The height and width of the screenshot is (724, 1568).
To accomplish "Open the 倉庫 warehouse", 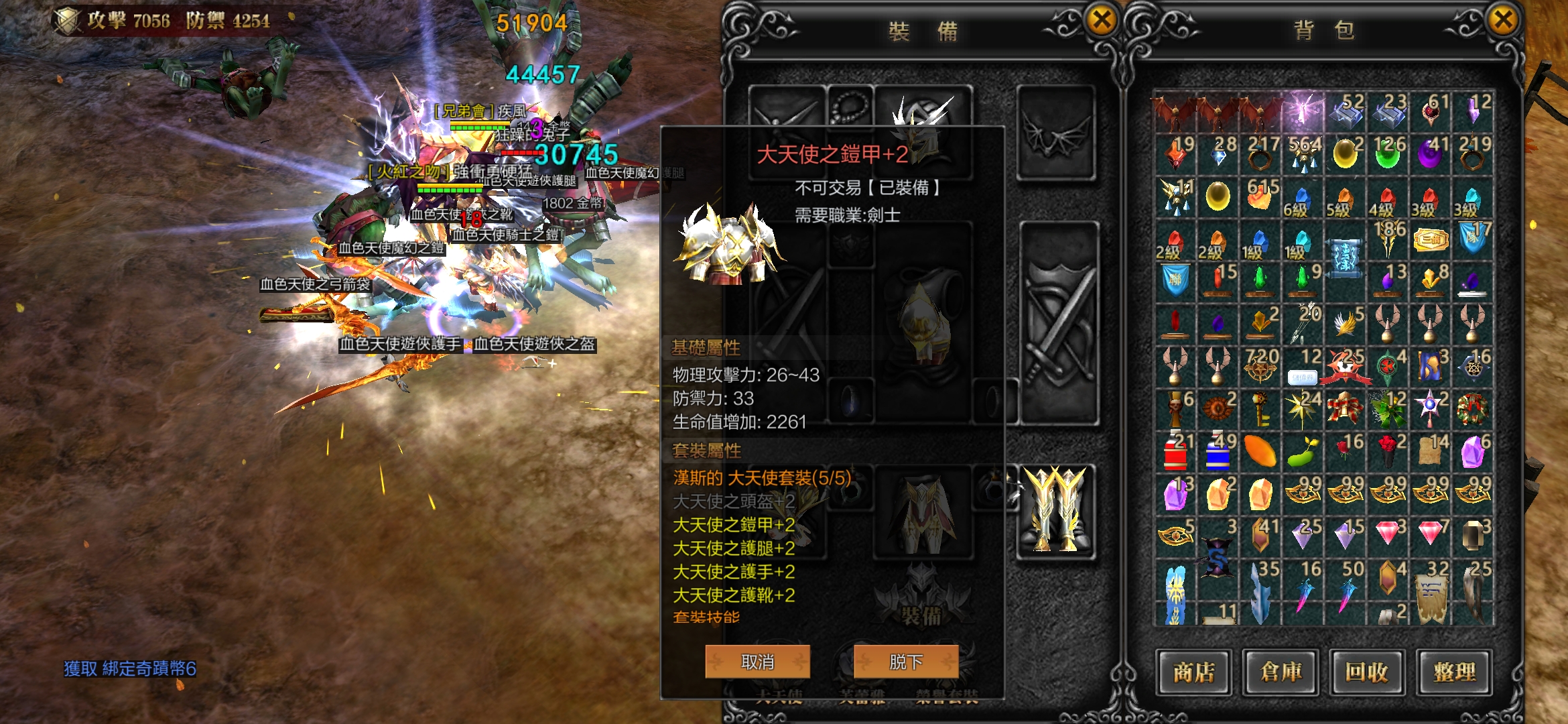I will 1281,672.
